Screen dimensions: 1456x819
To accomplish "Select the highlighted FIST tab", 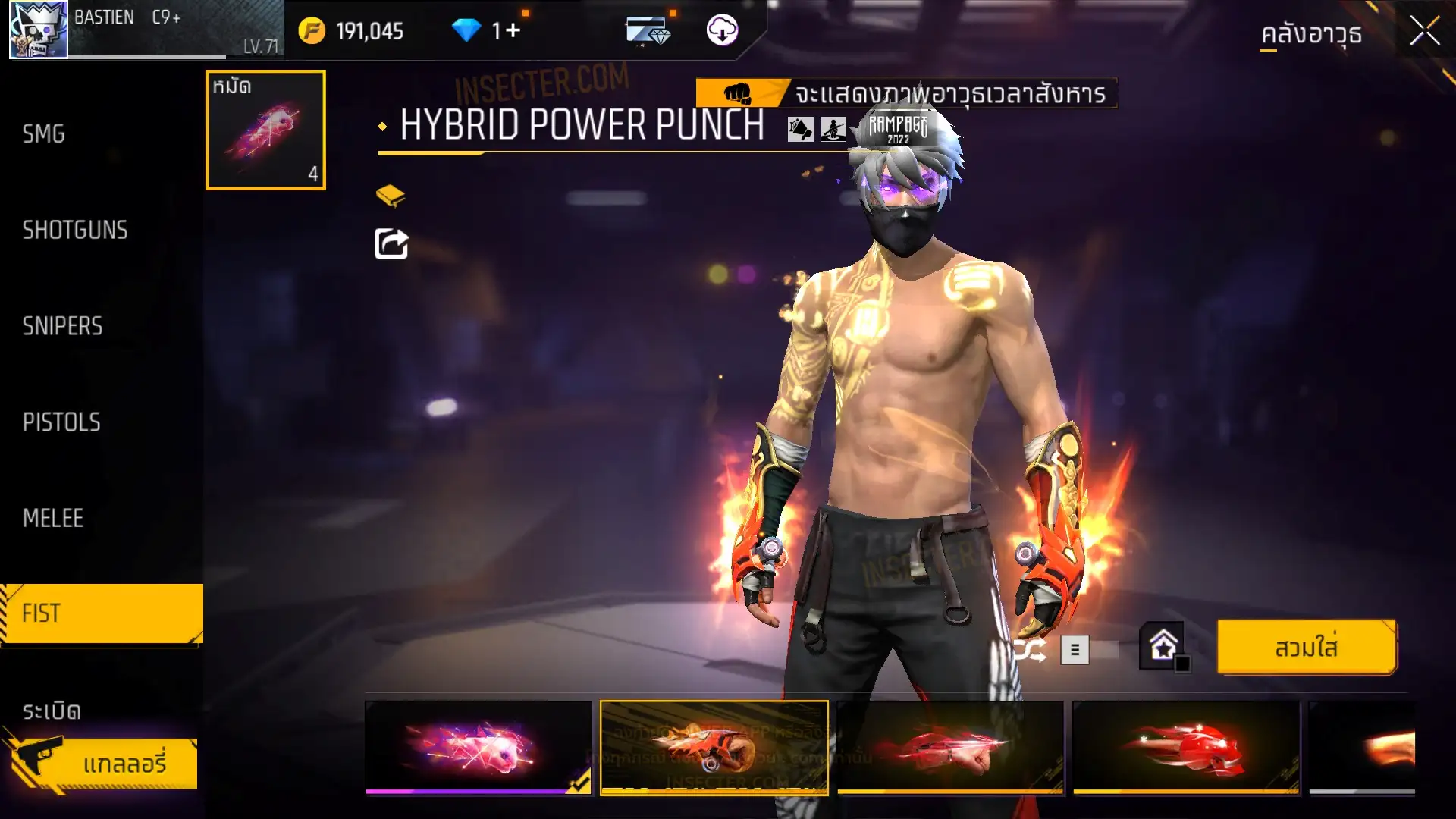I will [102, 613].
